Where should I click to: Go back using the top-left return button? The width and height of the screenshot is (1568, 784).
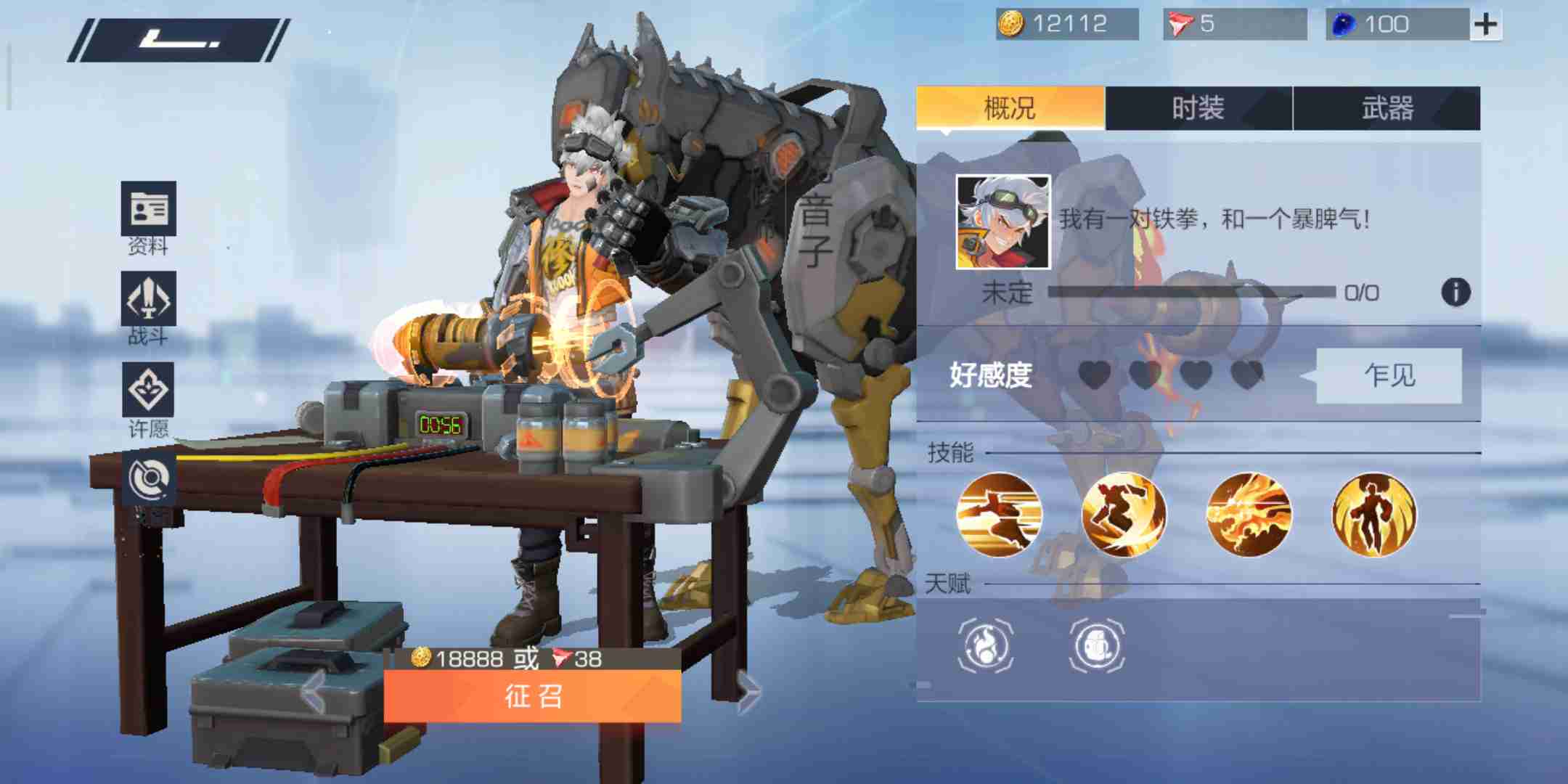[179, 40]
